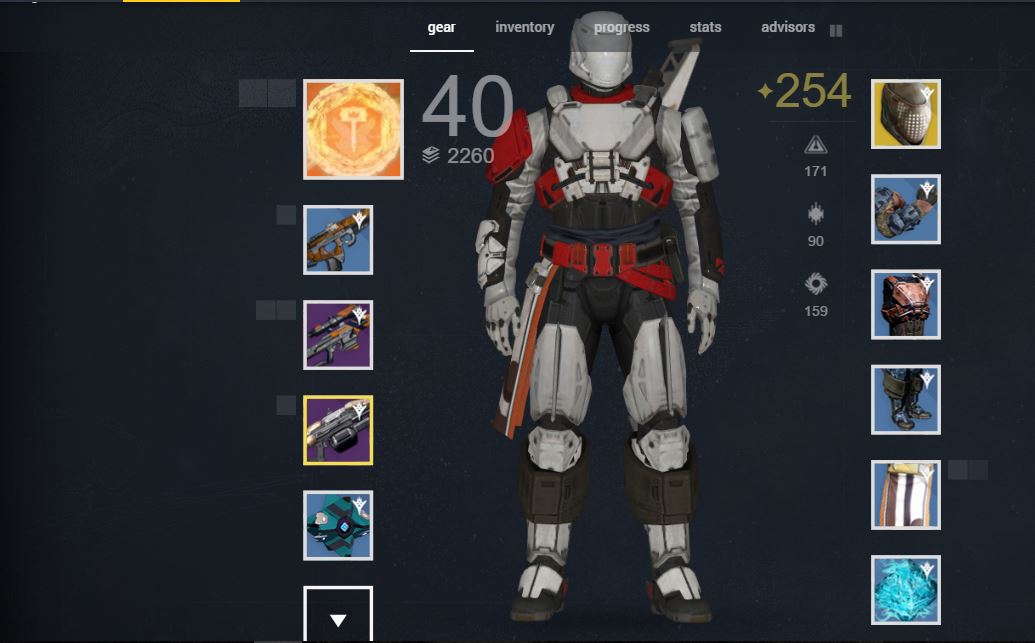Choose the boots armor slot

906,400
